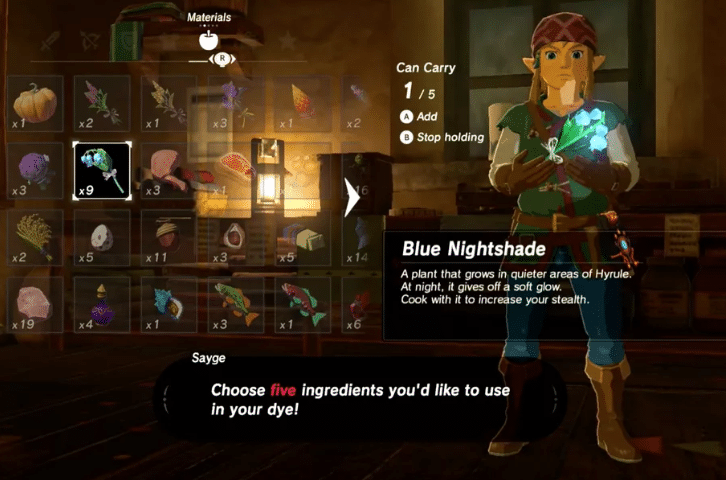This screenshot has width=726, height=480.
Task: Choose the pumpkin ingredient
Action: pyautogui.click(x=35, y=103)
